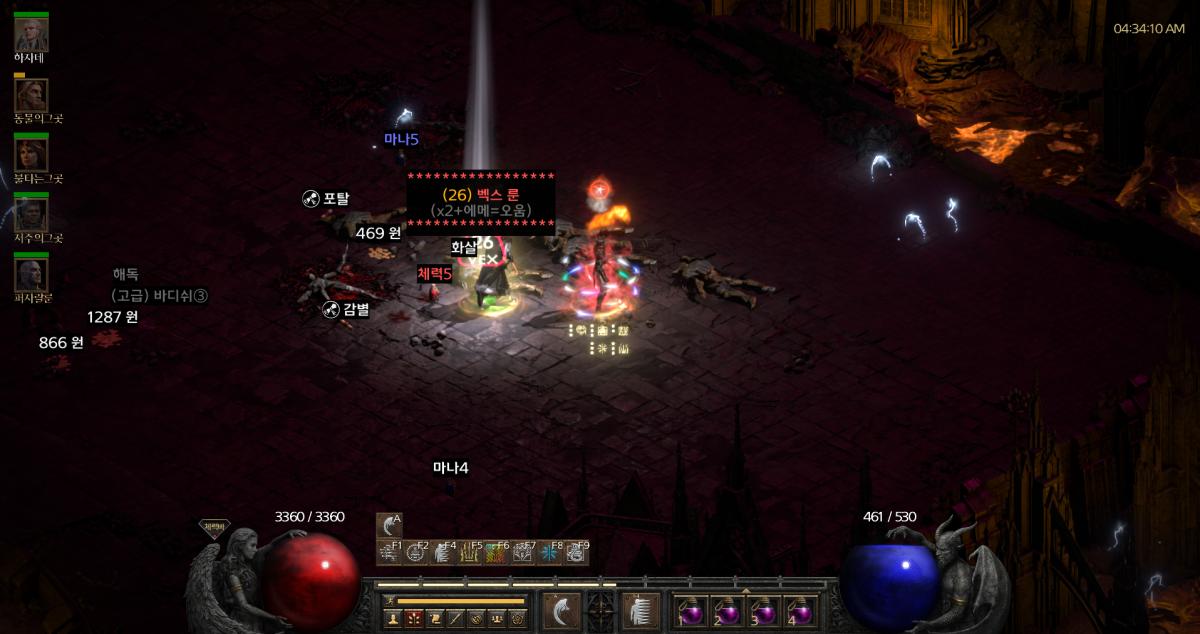Grab the 마나4 potion label
1200x634 pixels.
(x=450, y=468)
